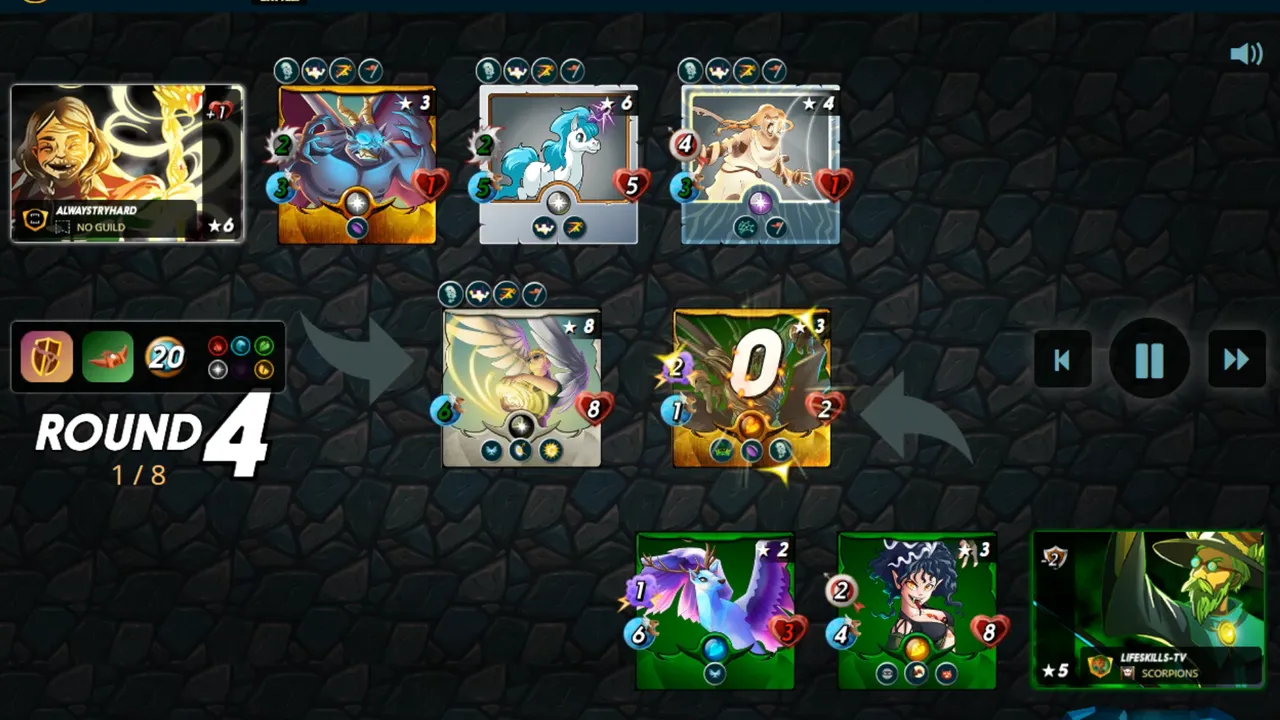Inspect the shield ruleset icon
Image resolution: width=1280 pixels, height=720 pixels.
pos(47,357)
